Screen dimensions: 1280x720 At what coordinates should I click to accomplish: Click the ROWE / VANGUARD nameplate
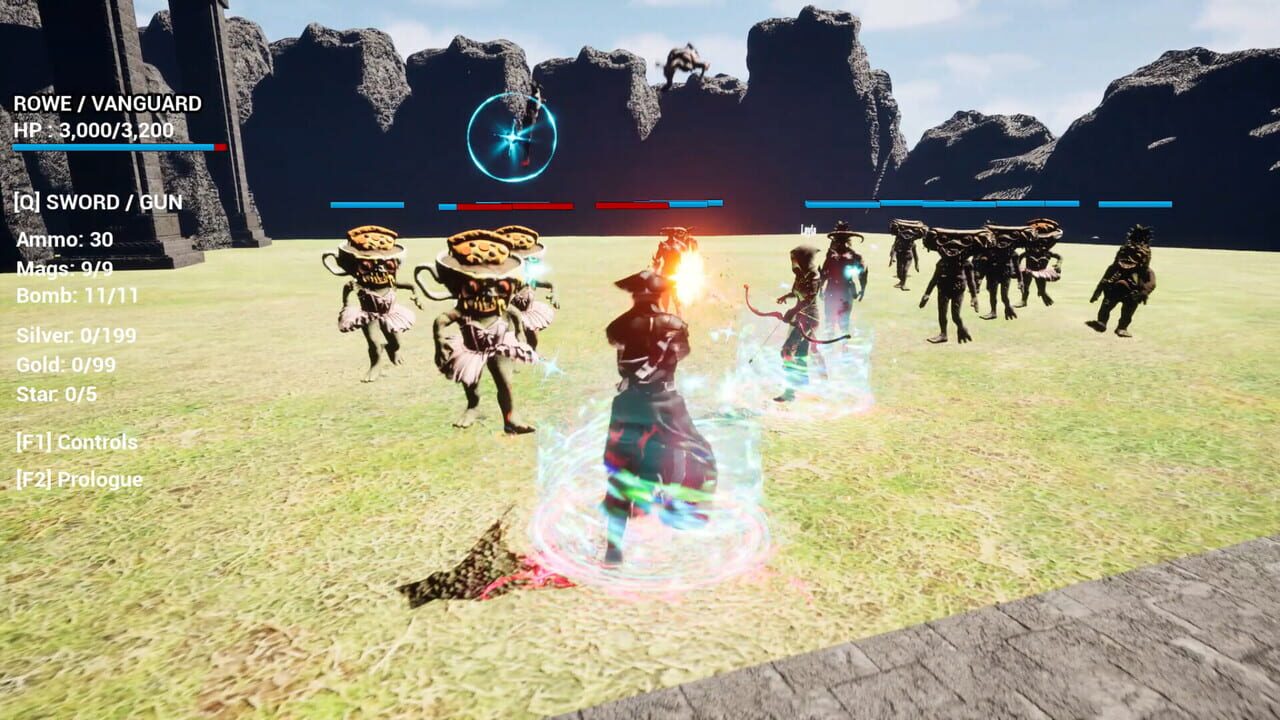point(107,103)
